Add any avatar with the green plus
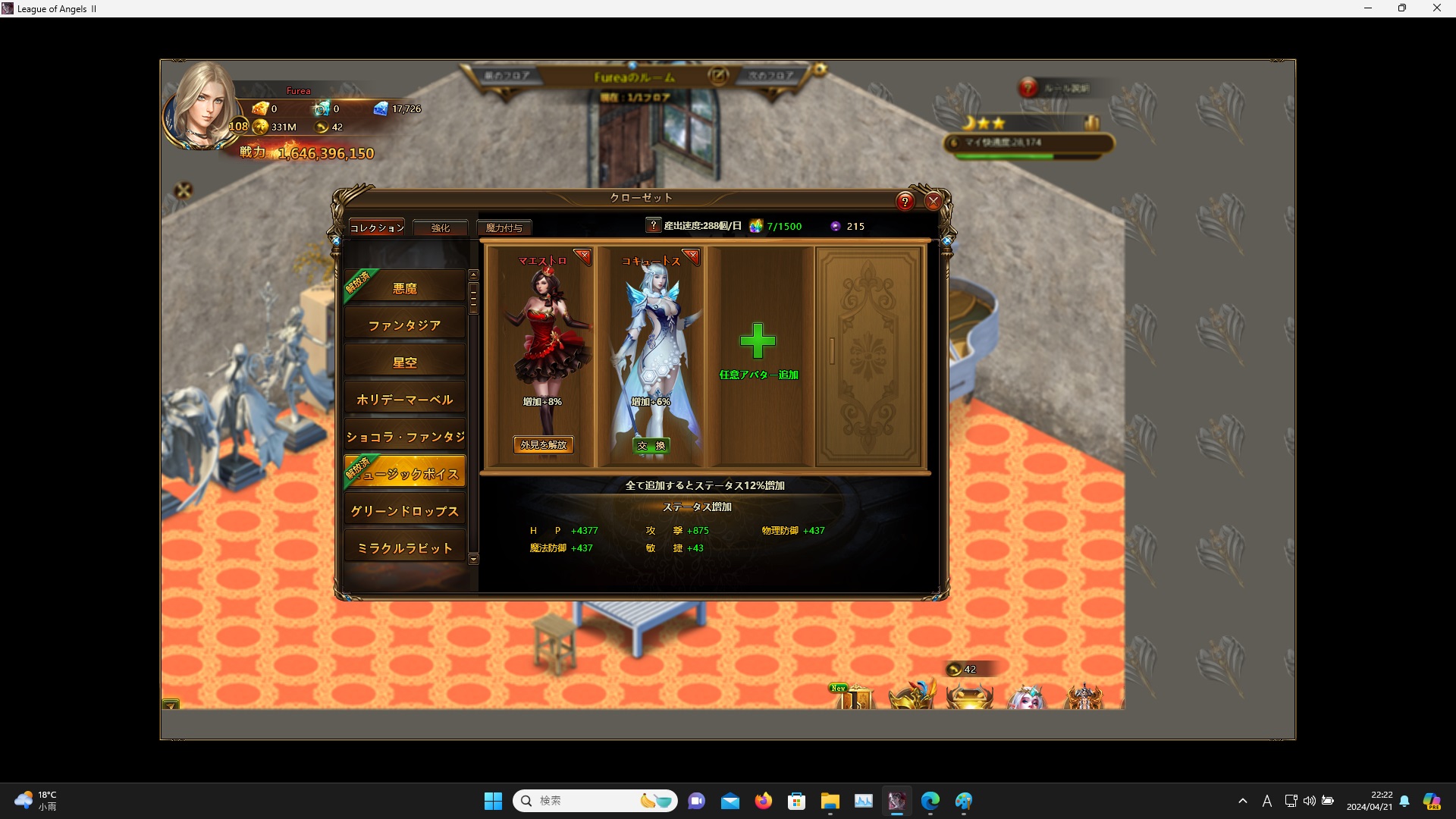Screen dimensions: 1456x819 [x=758, y=342]
